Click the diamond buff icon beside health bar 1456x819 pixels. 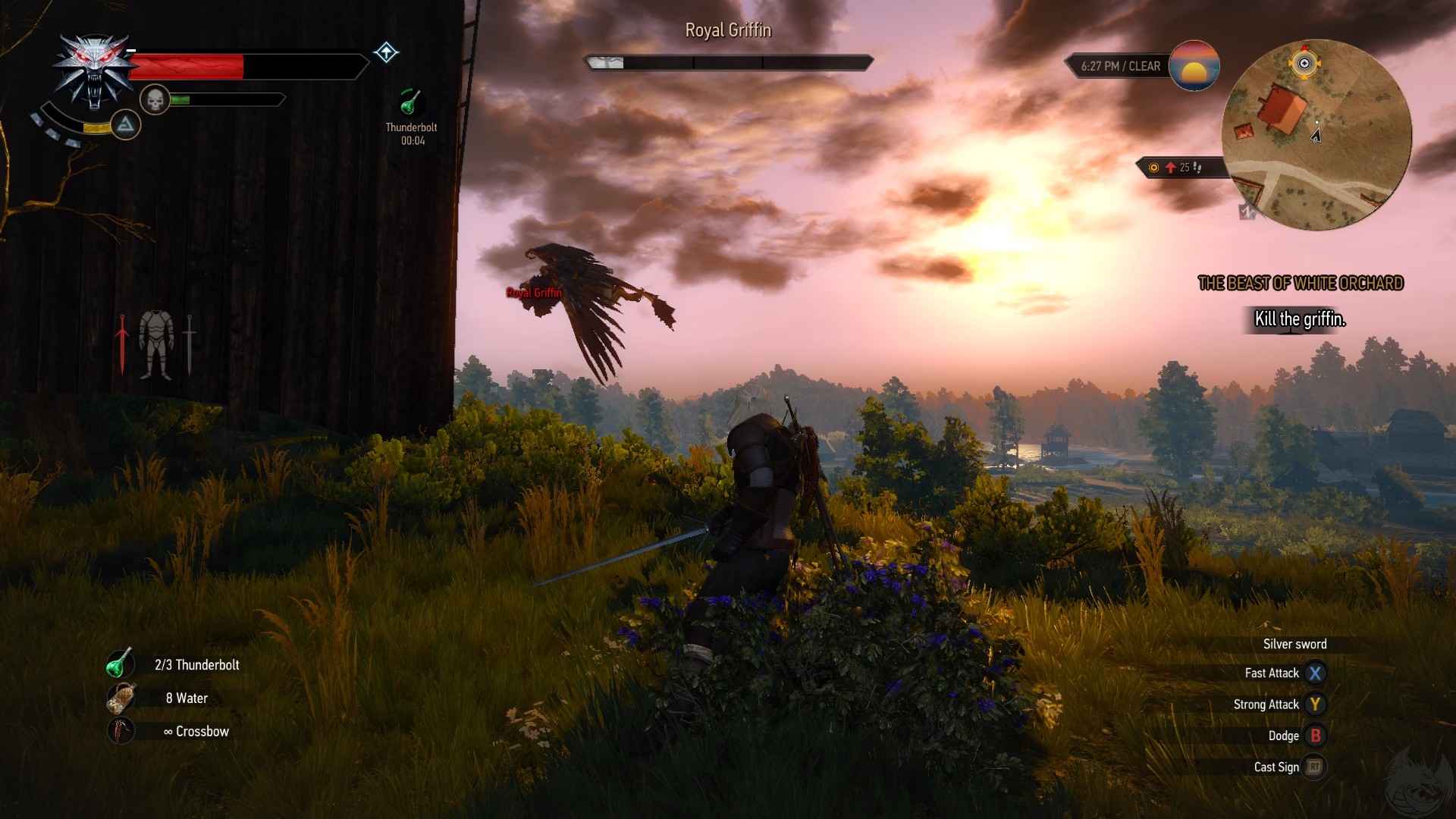coord(387,52)
